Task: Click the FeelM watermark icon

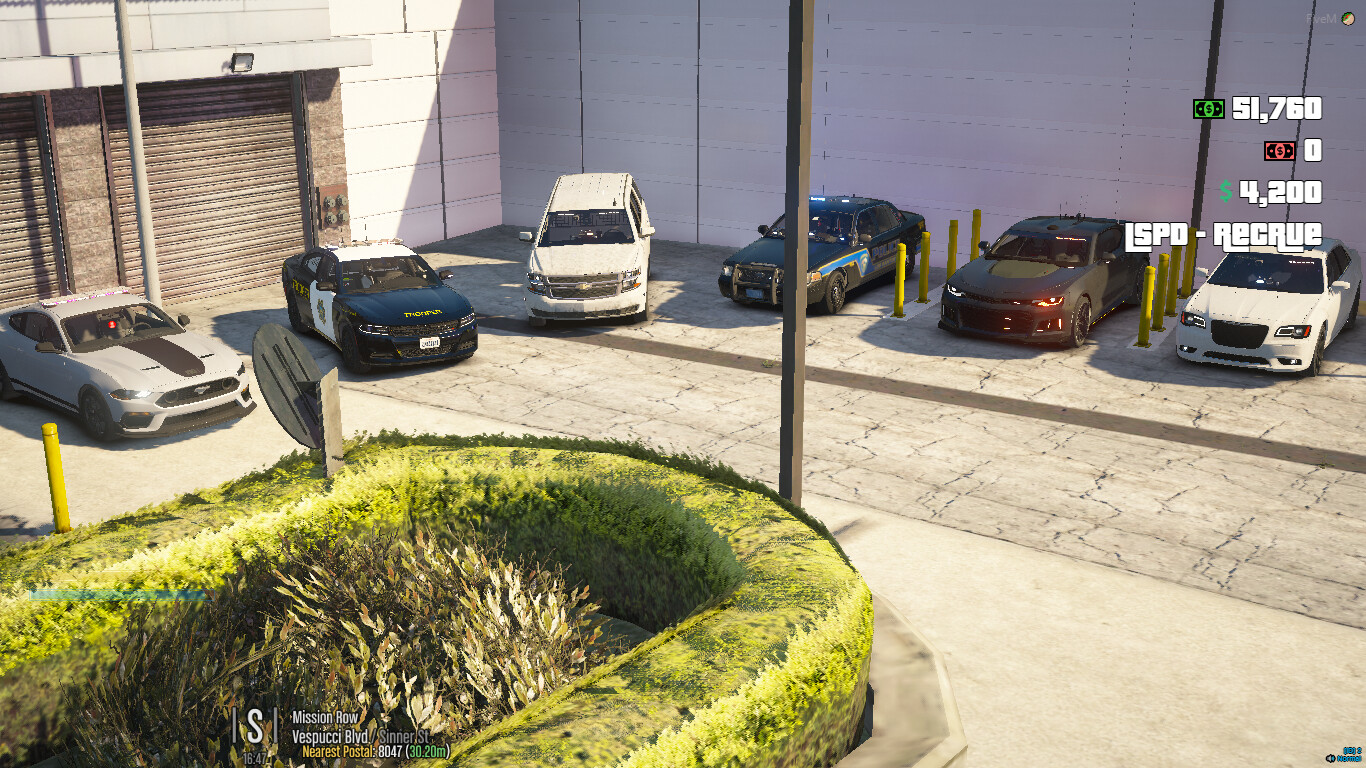Action: click(1348, 19)
